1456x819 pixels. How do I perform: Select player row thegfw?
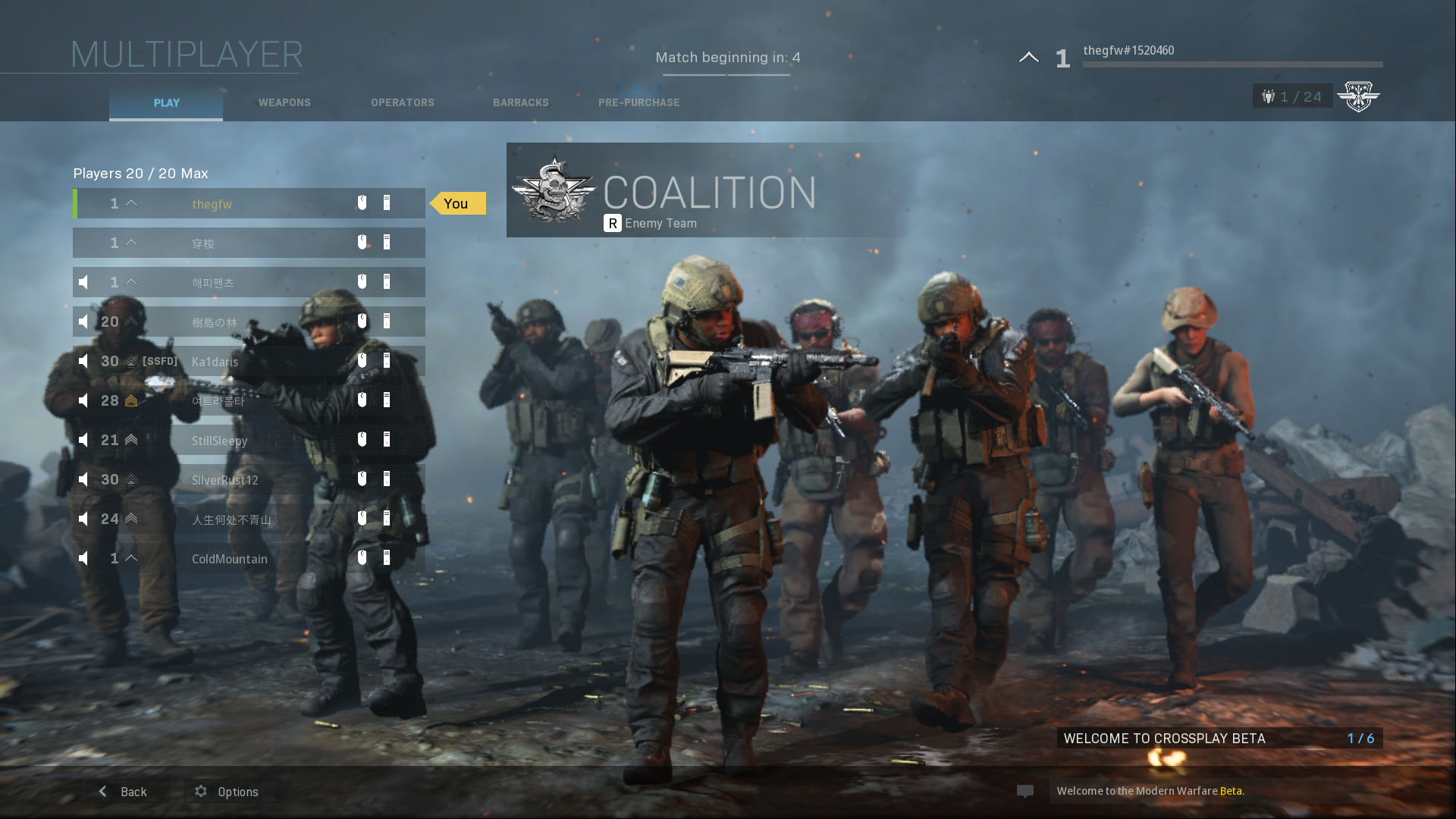pyautogui.click(x=249, y=204)
